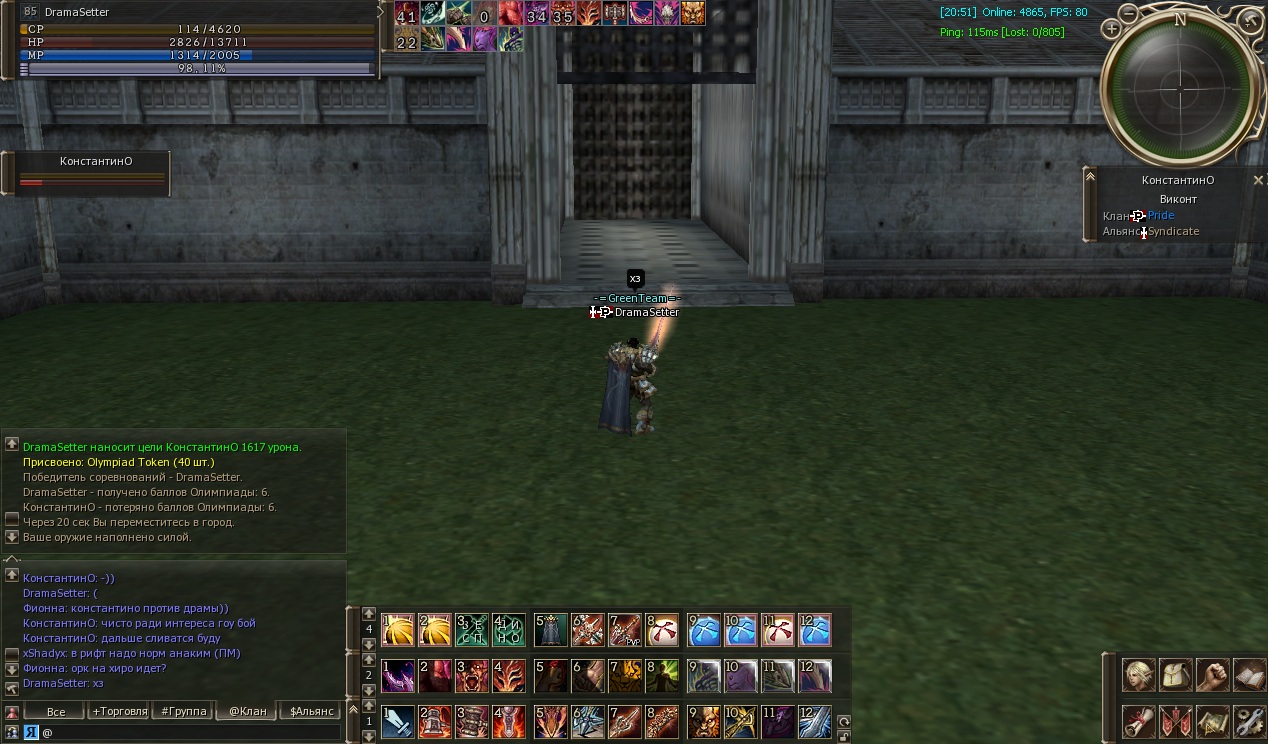Switch to the Все chat tab
Viewport: 1268px width, 744px height.
point(56,711)
